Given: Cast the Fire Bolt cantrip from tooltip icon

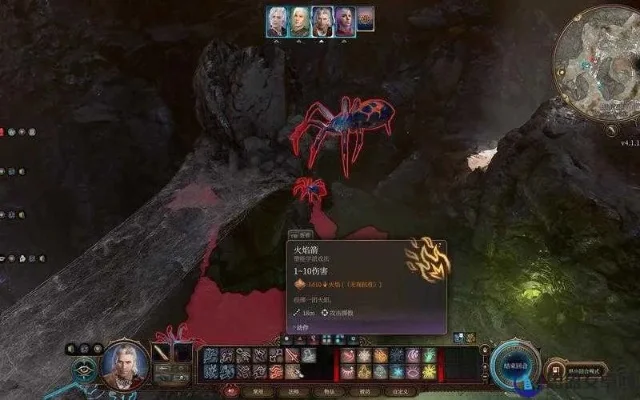Looking at the screenshot, I should tap(428, 262).
